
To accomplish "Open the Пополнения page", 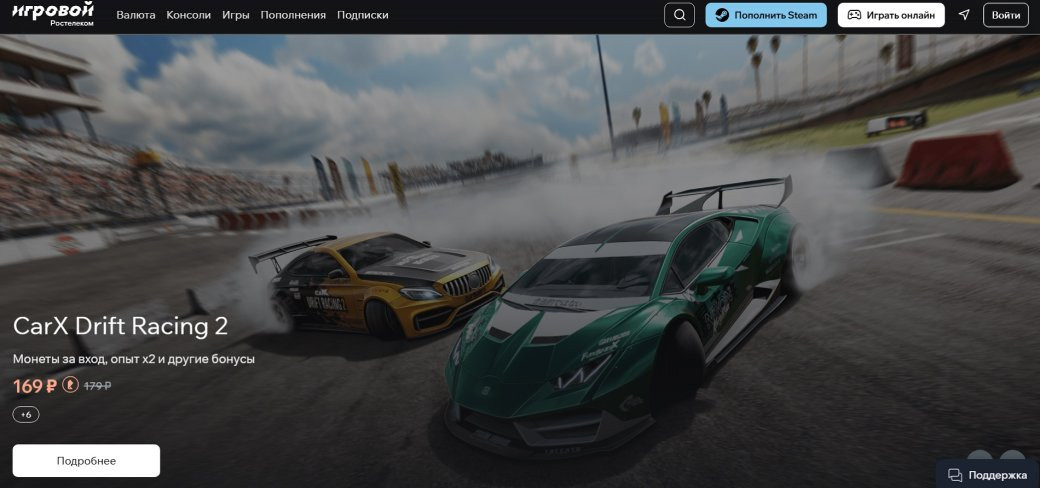I will pyautogui.click(x=293, y=15).
